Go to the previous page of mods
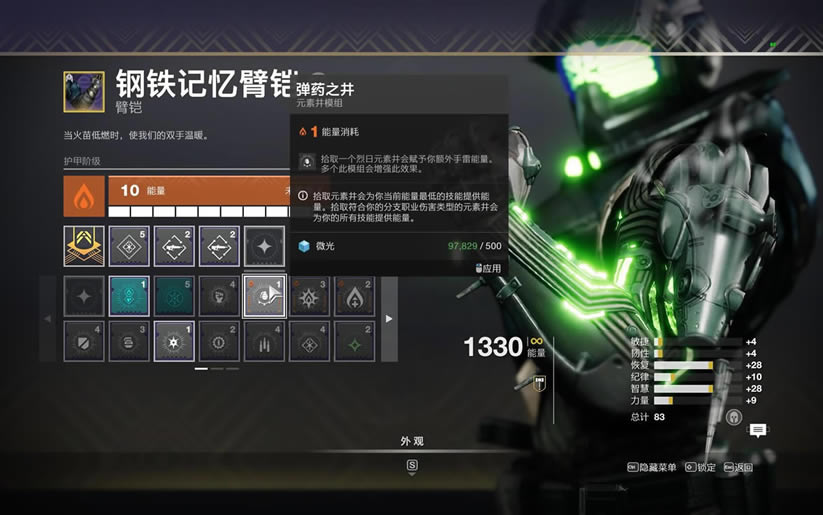 [47, 318]
